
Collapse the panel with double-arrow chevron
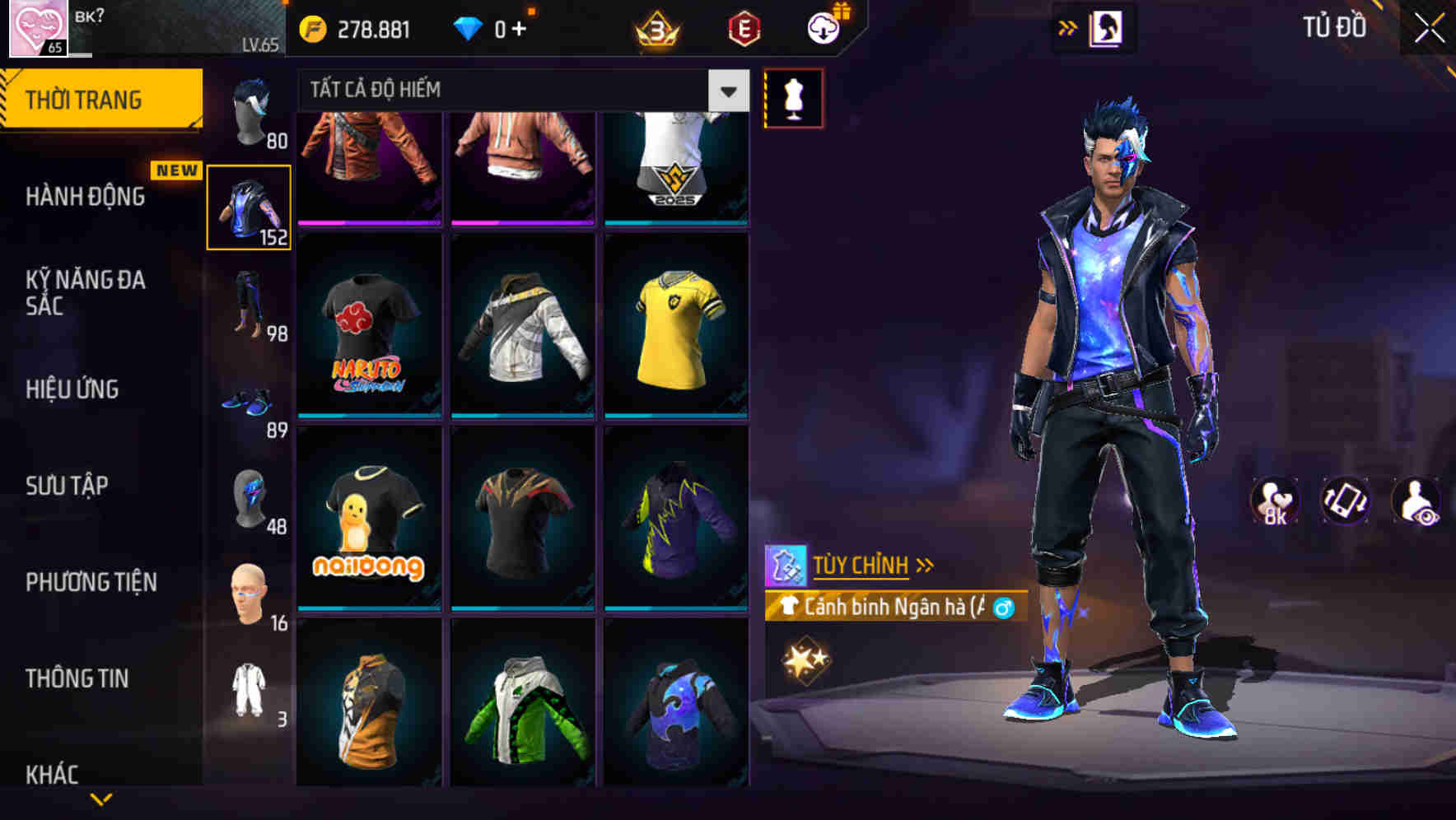(1067, 27)
